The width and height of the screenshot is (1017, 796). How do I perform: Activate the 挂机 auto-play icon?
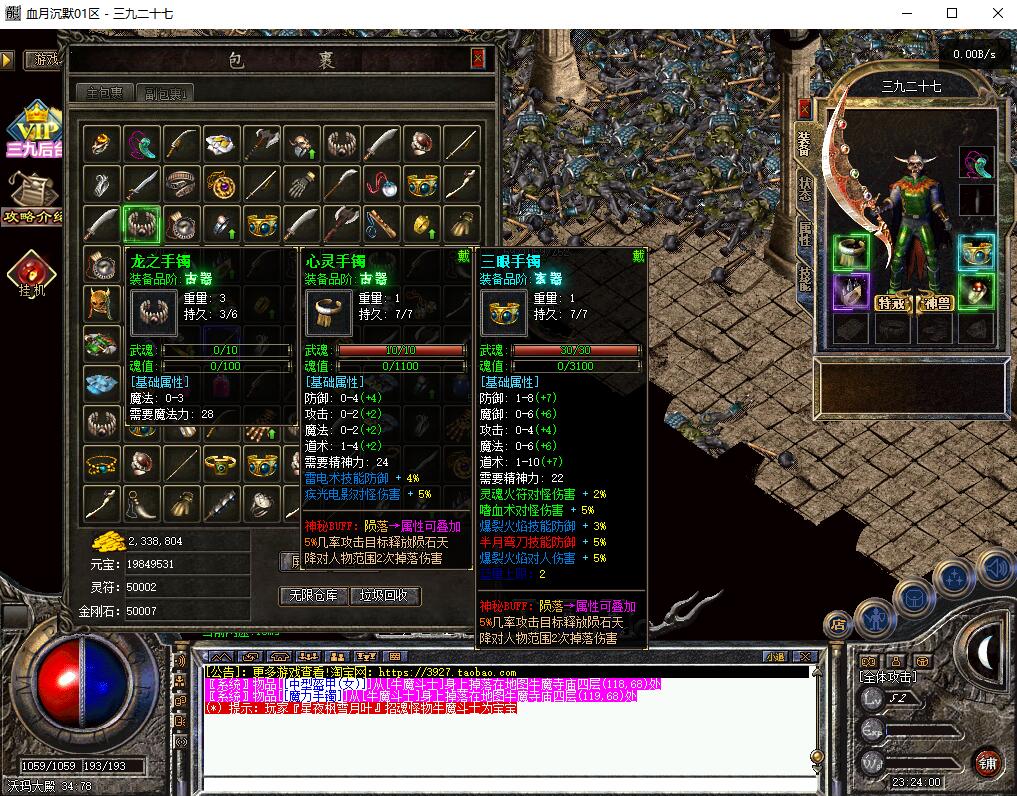(33, 275)
